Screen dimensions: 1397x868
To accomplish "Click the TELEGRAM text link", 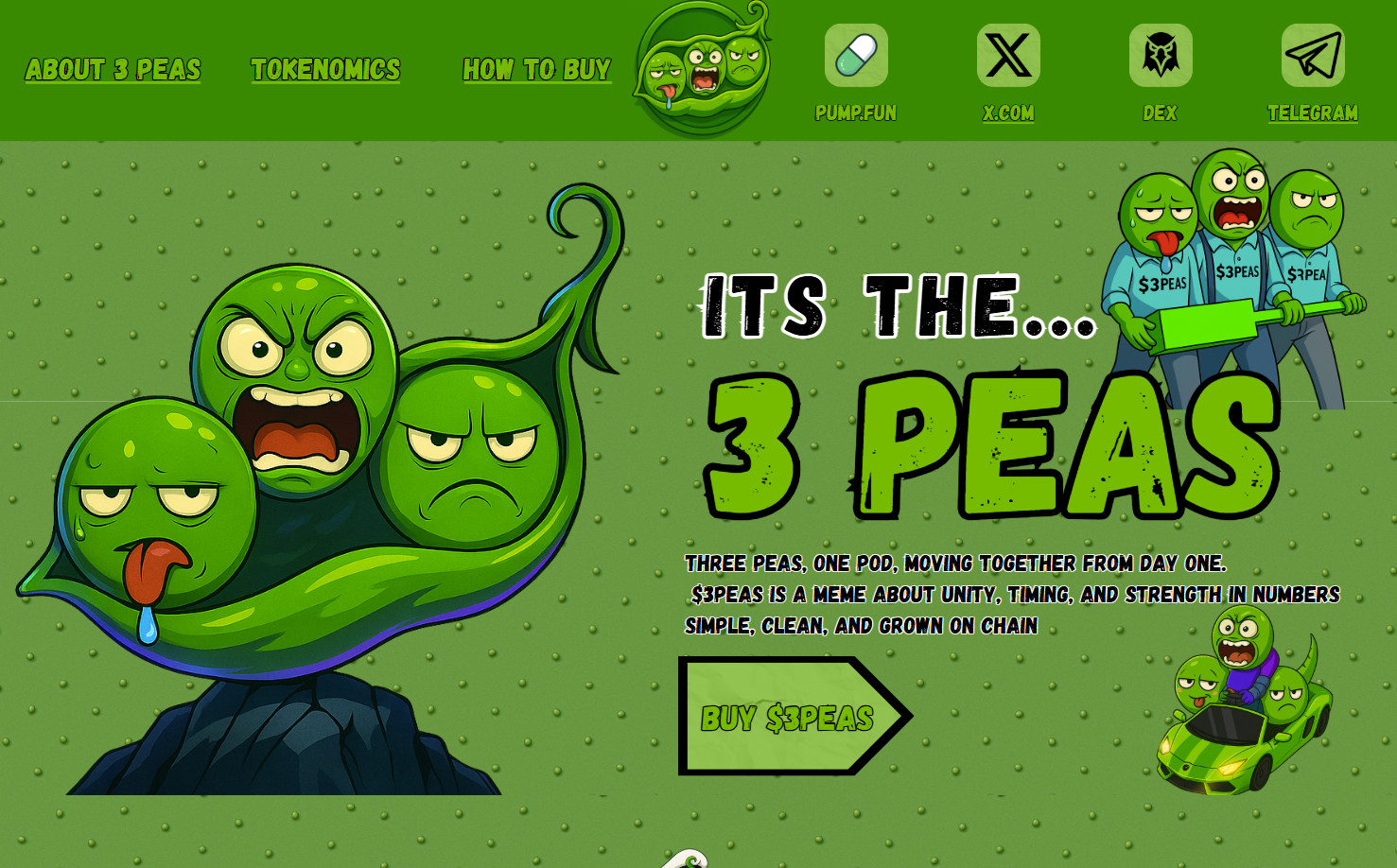I will tap(1313, 113).
